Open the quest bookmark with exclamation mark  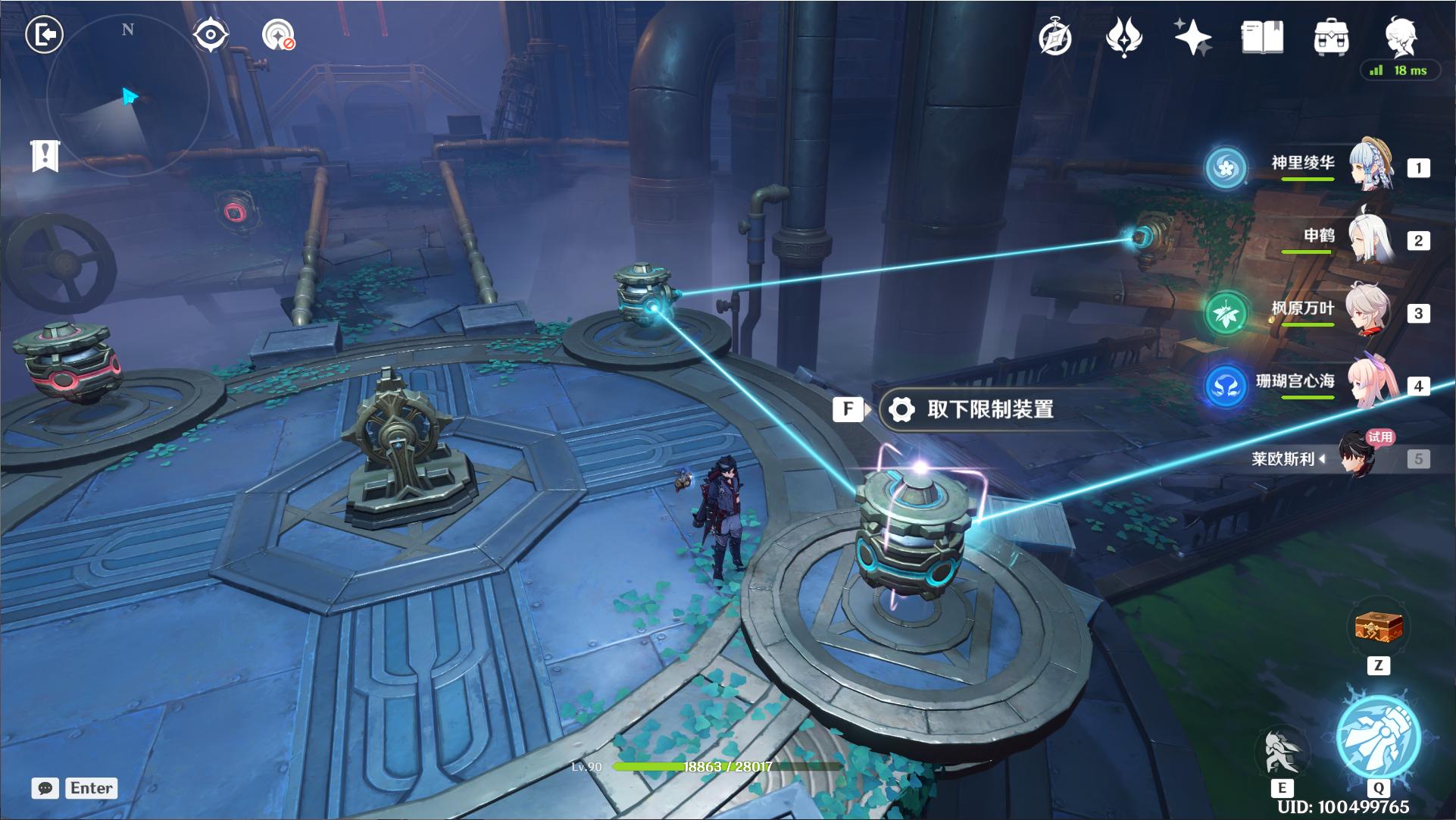[45, 155]
